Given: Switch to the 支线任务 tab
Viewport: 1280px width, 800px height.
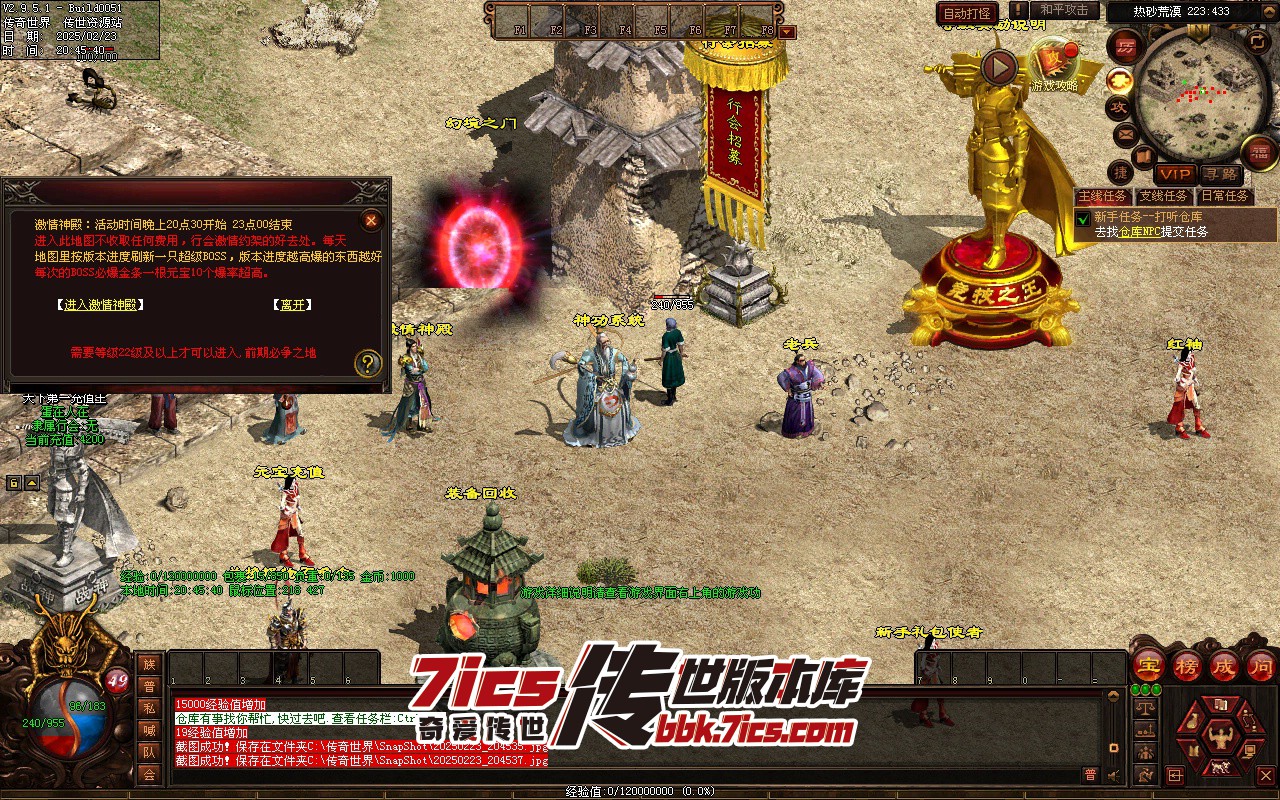Looking at the screenshot, I should click(1164, 197).
